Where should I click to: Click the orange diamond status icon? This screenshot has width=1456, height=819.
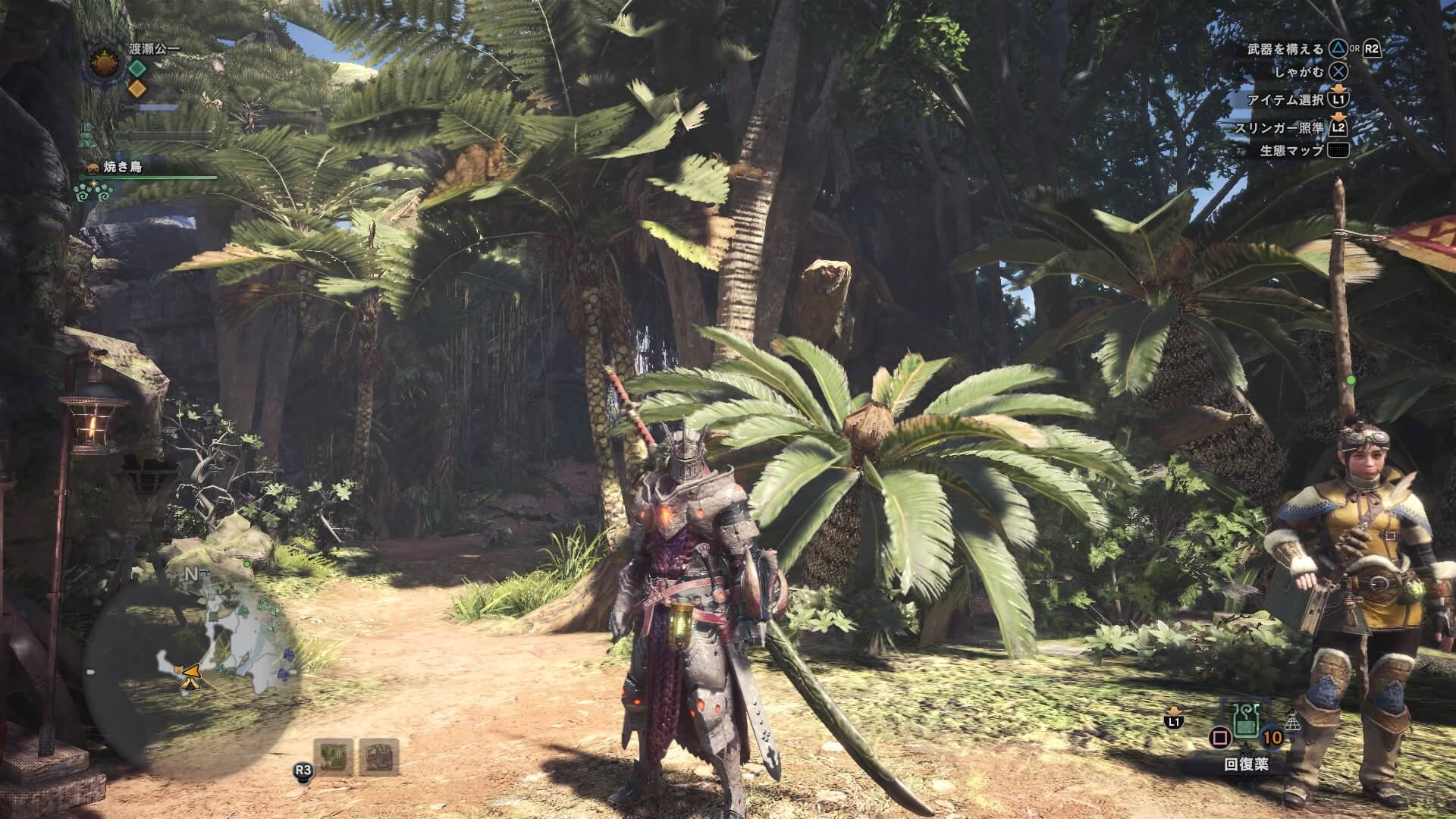(x=136, y=89)
